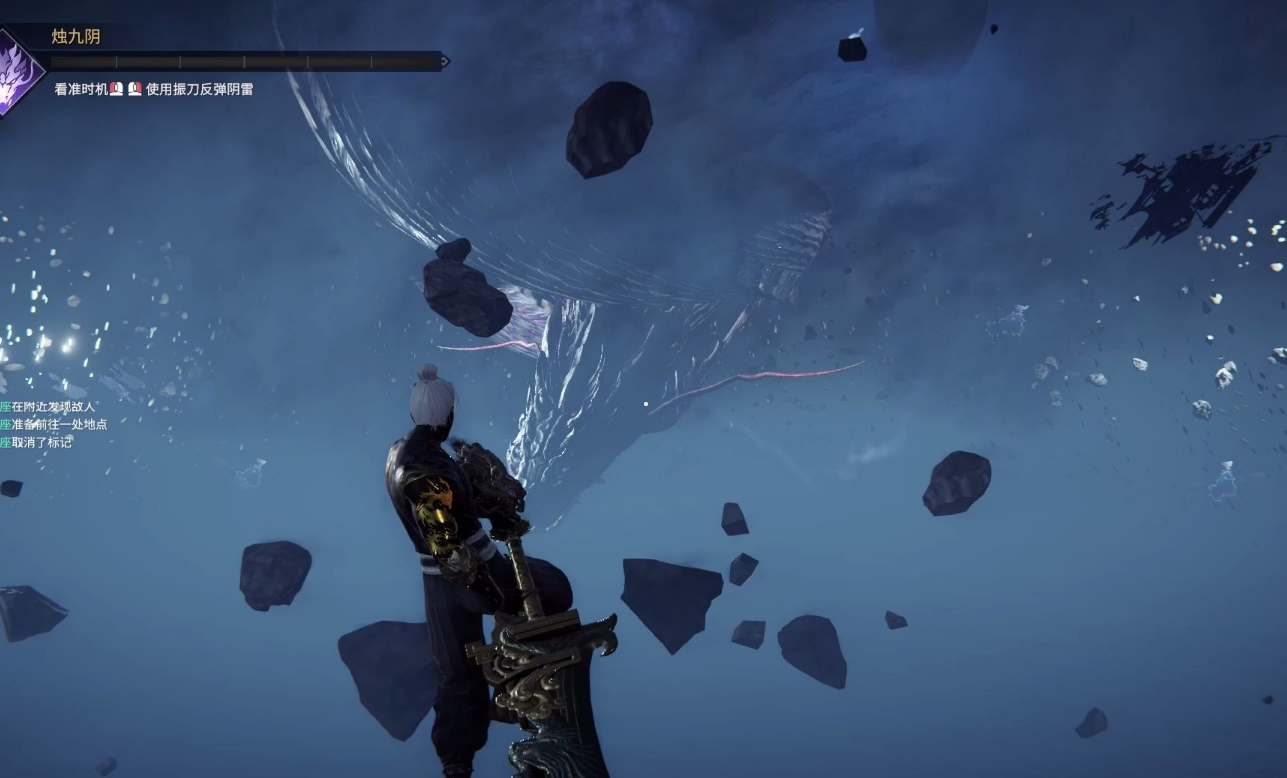Select the 准备前往一处地点 team message

pyautogui.click(x=58, y=424)
